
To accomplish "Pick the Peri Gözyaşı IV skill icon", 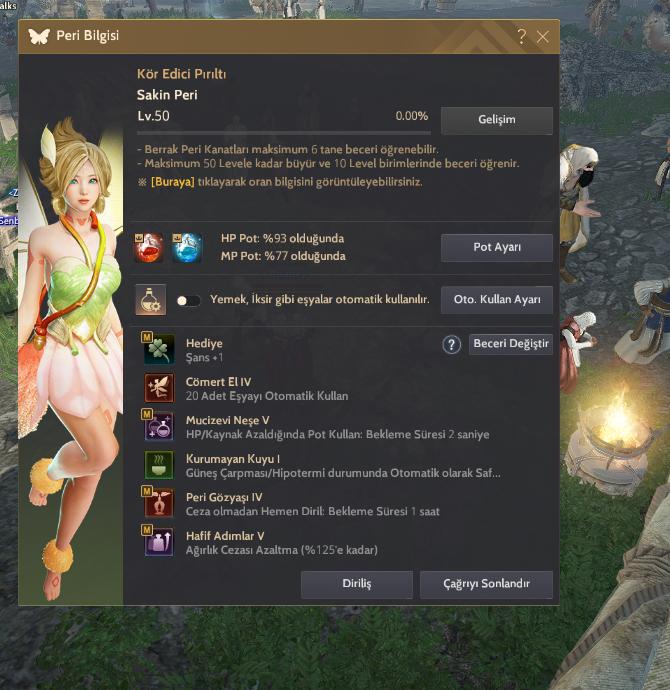I will [160, 504].
